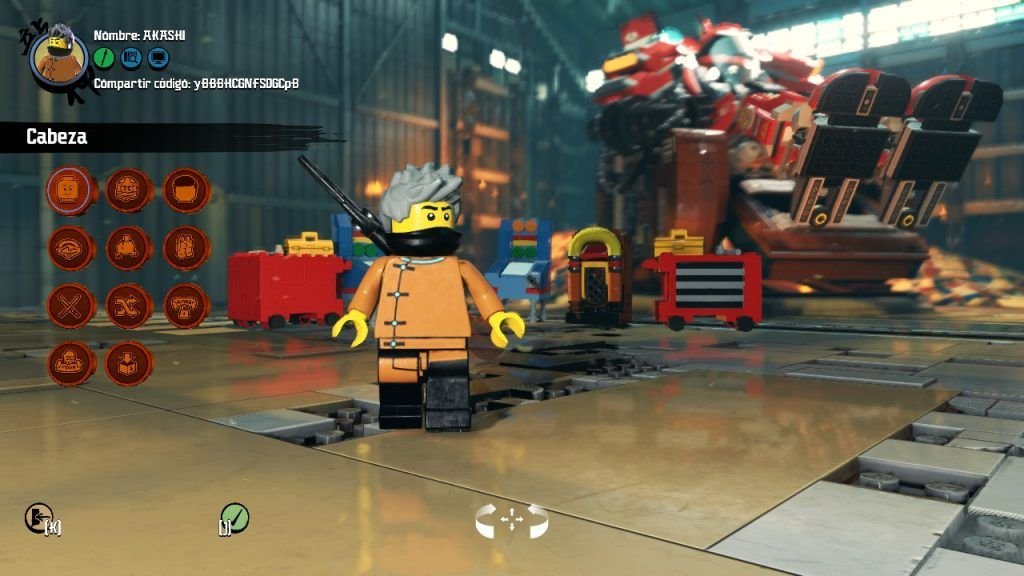Choose the hair piece category icon
The width and height of the screenshot is (1024, 576).
pos(186,191)
